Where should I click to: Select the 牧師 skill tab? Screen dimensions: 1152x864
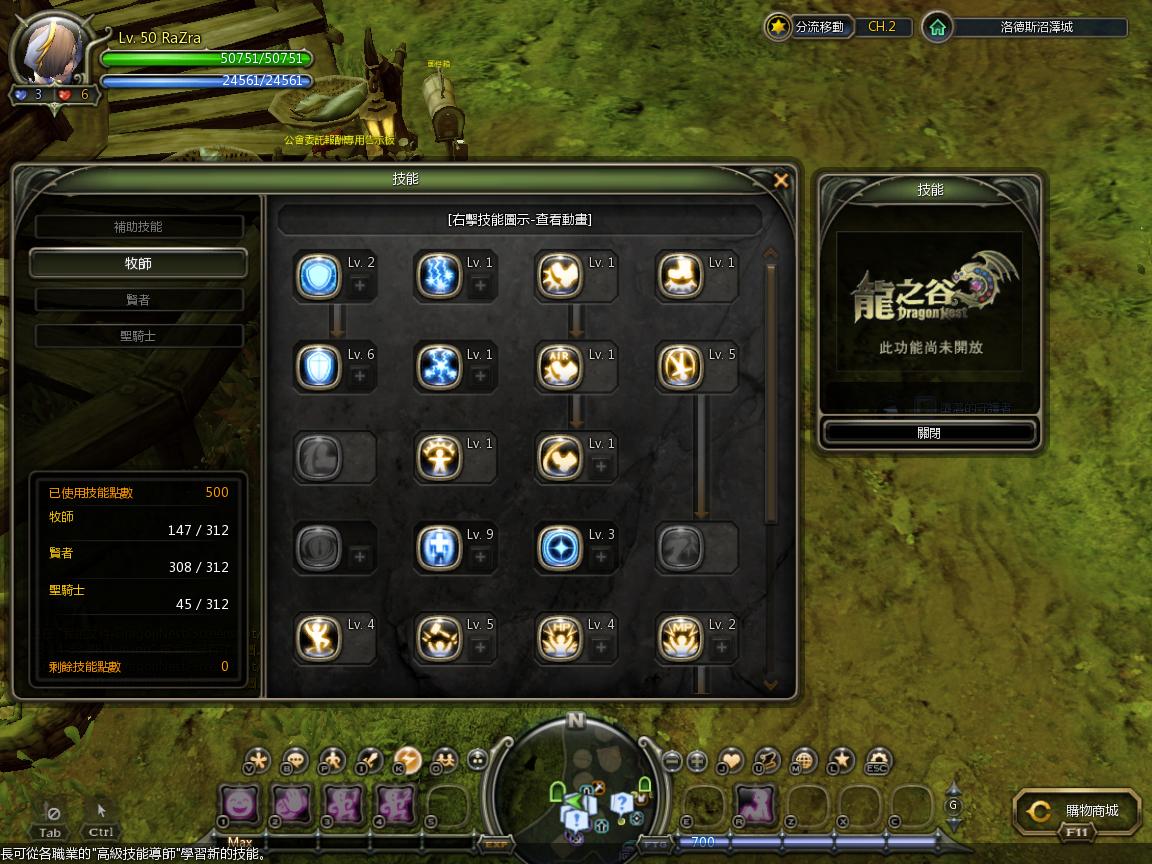point(138,263)
